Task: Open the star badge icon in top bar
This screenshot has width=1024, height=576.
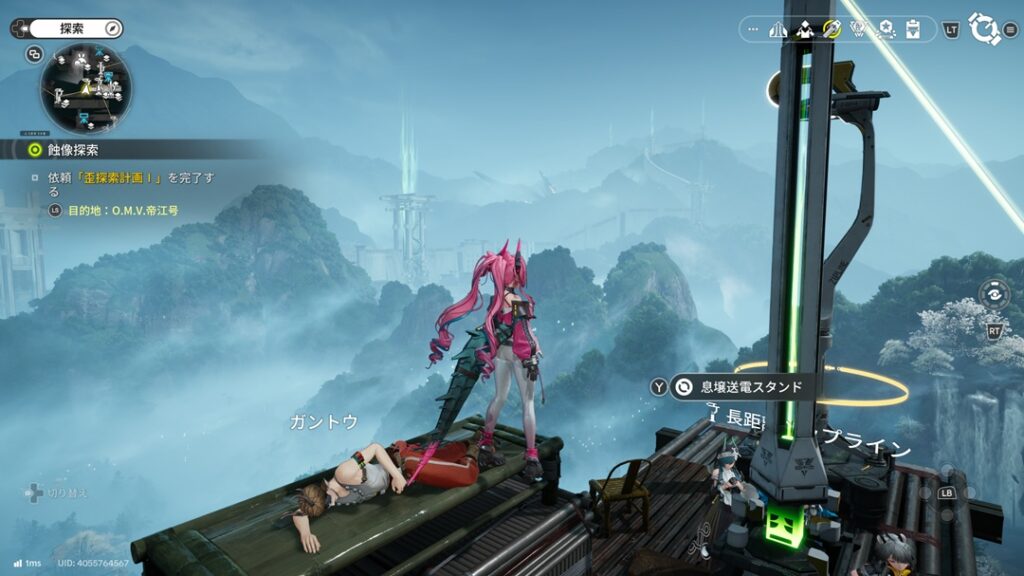Action: [x=885, y=29]
